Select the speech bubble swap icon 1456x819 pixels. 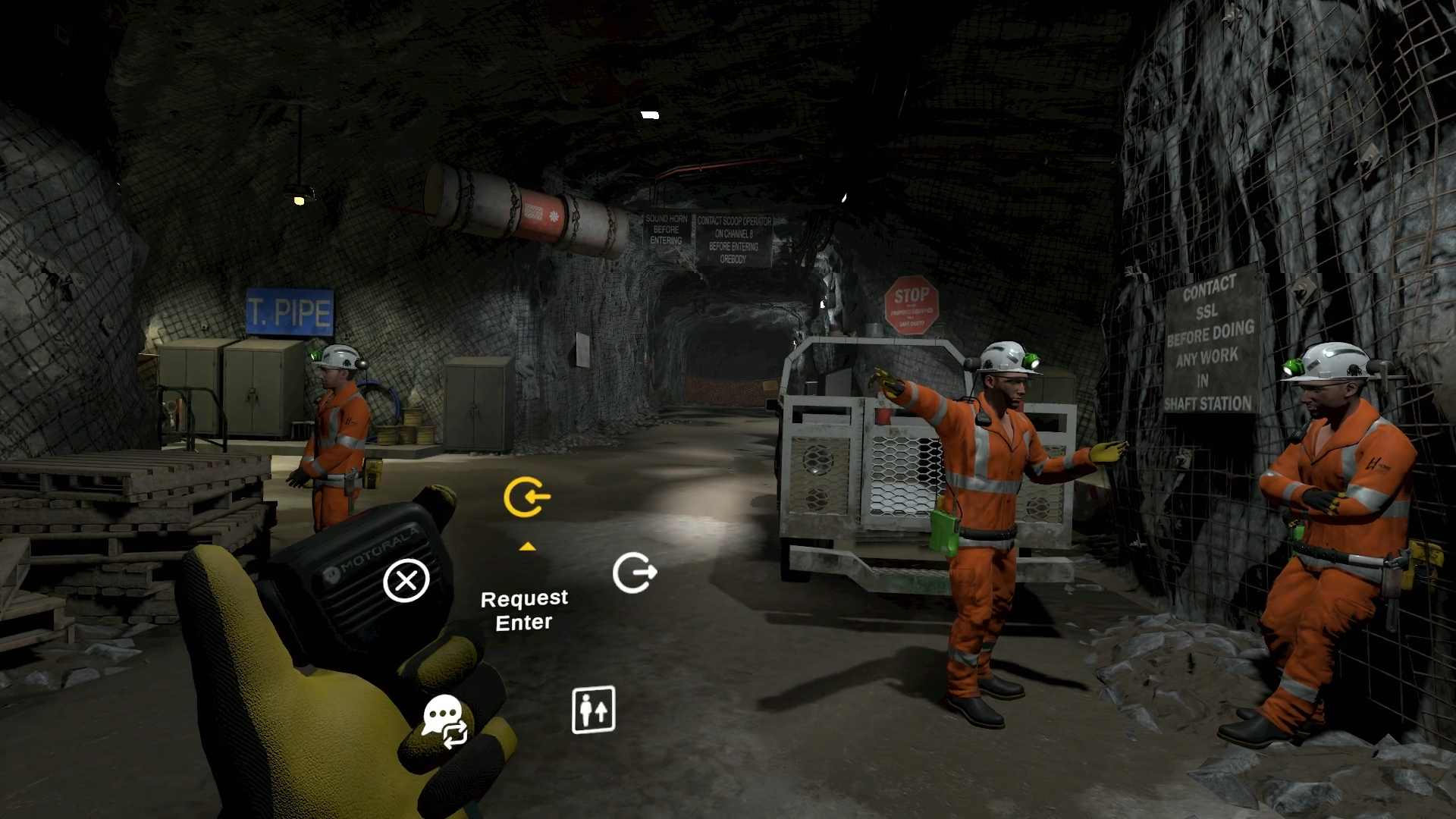445,720
